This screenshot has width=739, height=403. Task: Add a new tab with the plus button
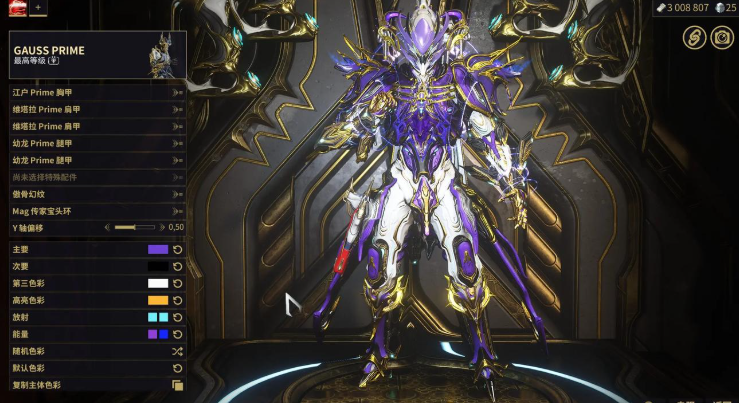coord(38,7)
